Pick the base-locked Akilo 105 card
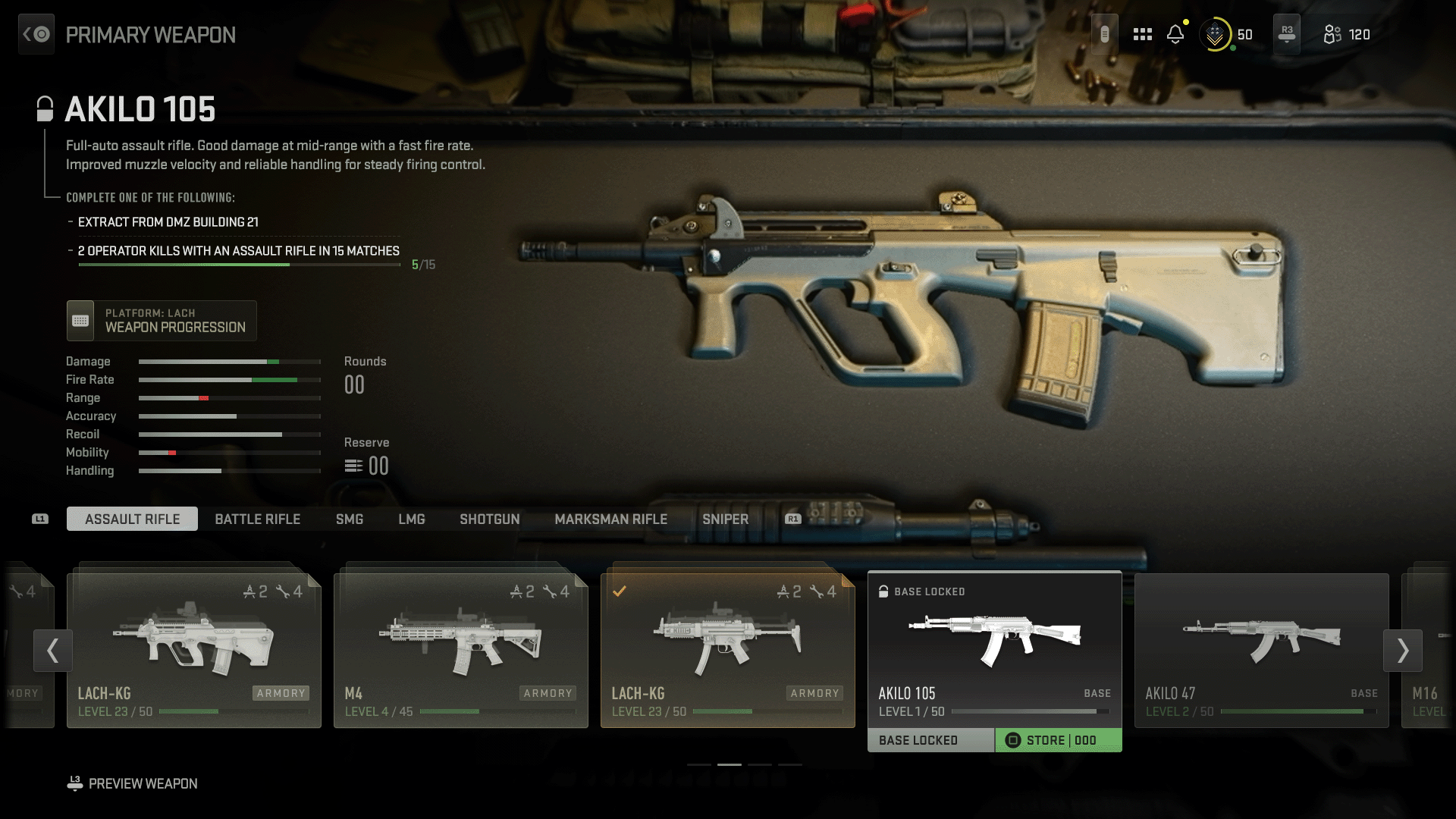The image size is (1456, 819). pyautogui.click(x=994, y=648)
